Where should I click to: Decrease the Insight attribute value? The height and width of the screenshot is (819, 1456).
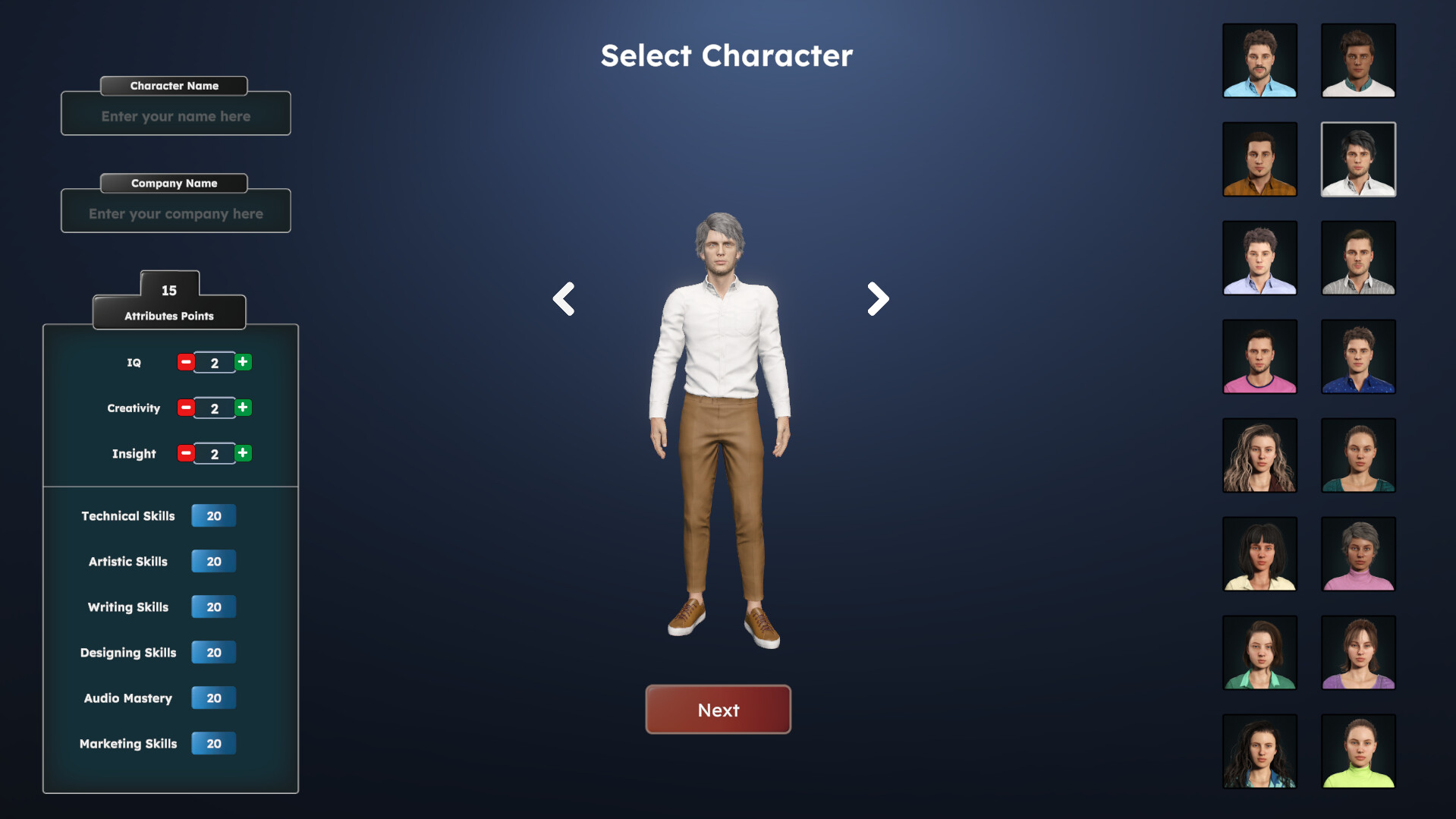(185, 453)
